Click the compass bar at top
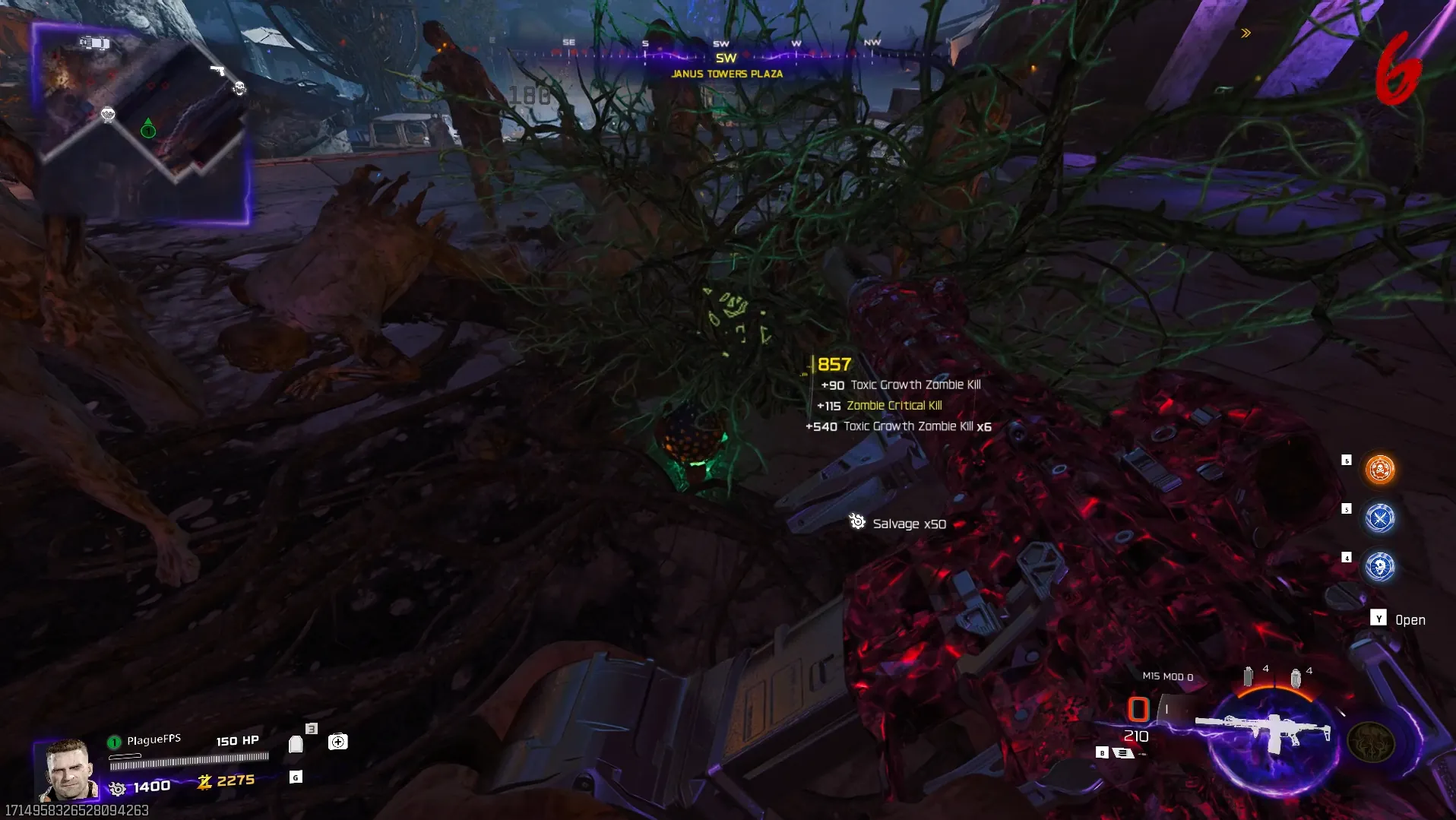Screen dimensions: 1456x820 pyautogui.click(x=726, y=55)
